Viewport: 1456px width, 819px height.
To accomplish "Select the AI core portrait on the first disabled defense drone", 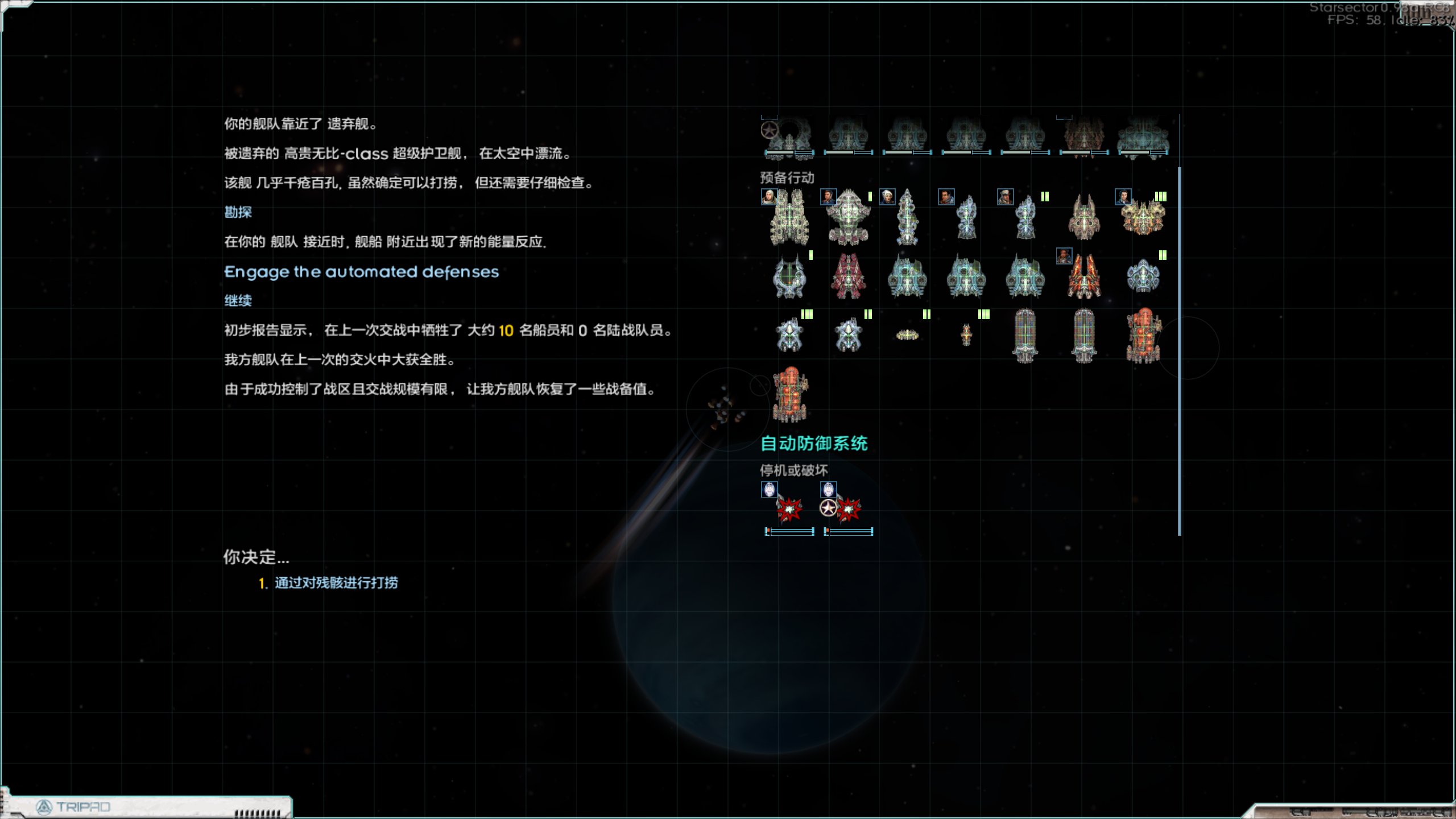I will click(x=769, y=490).
